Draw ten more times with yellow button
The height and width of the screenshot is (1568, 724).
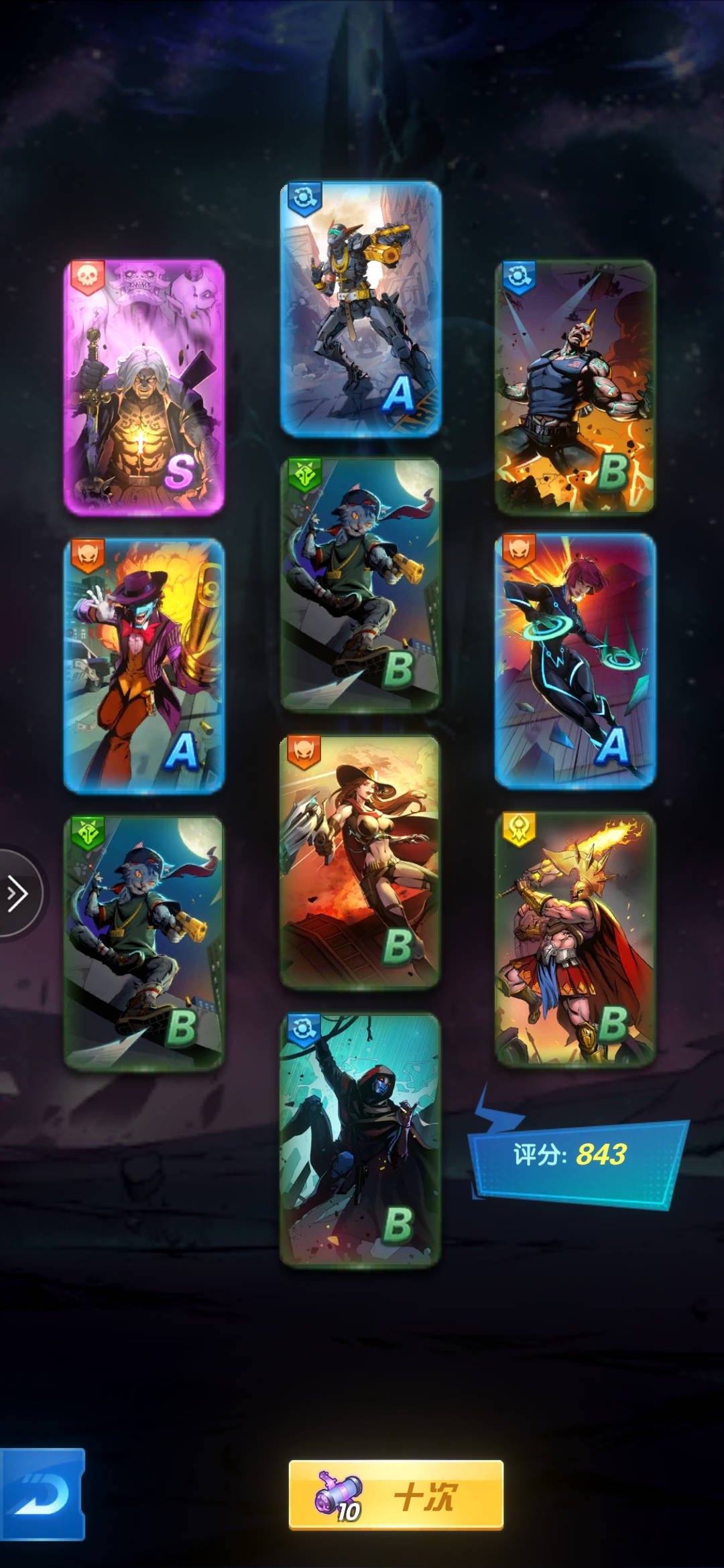coord(396,1495)
